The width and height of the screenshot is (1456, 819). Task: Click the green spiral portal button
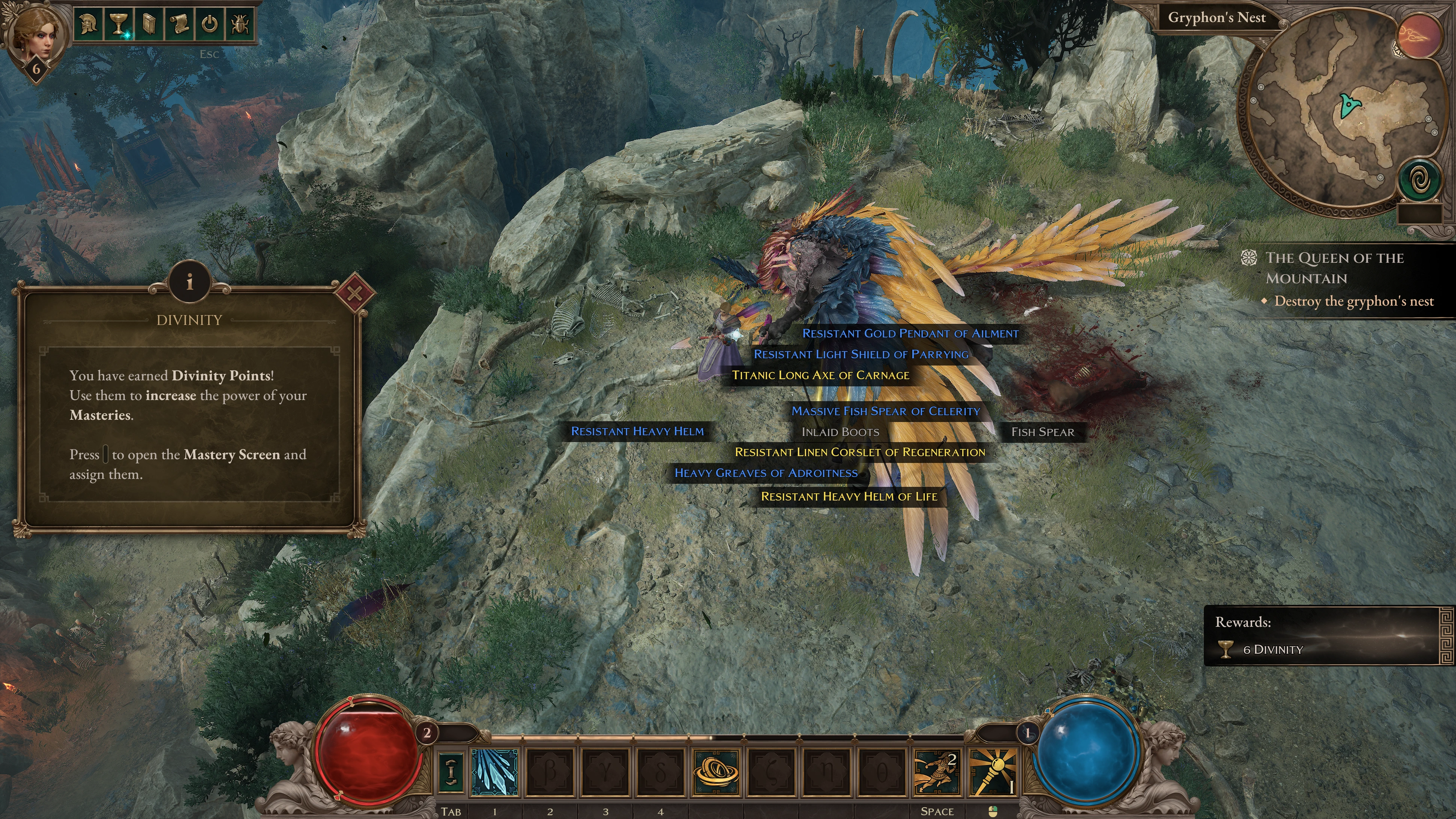tap(1418, 181)
